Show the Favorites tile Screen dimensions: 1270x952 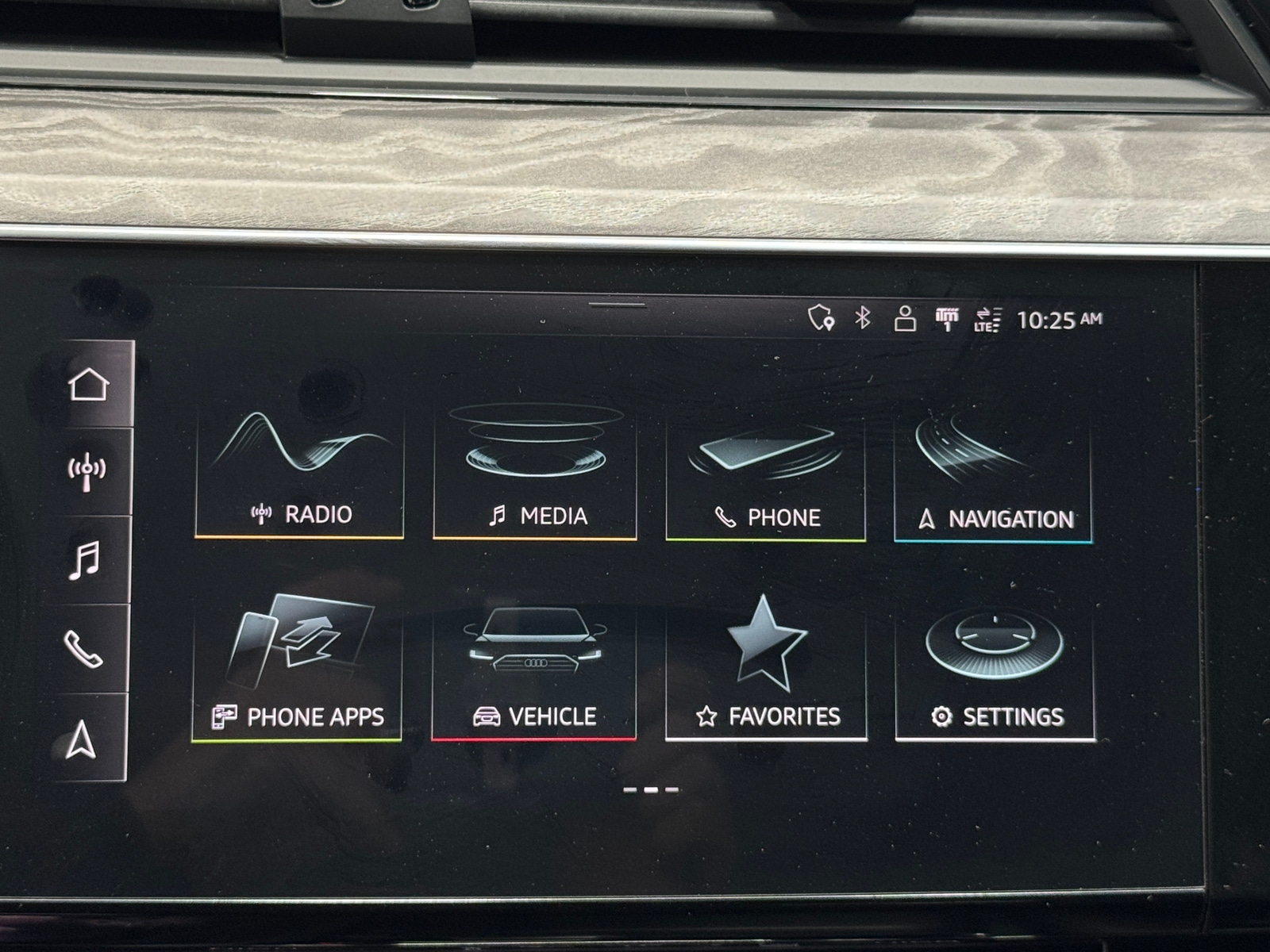click(x=765, y=673)
